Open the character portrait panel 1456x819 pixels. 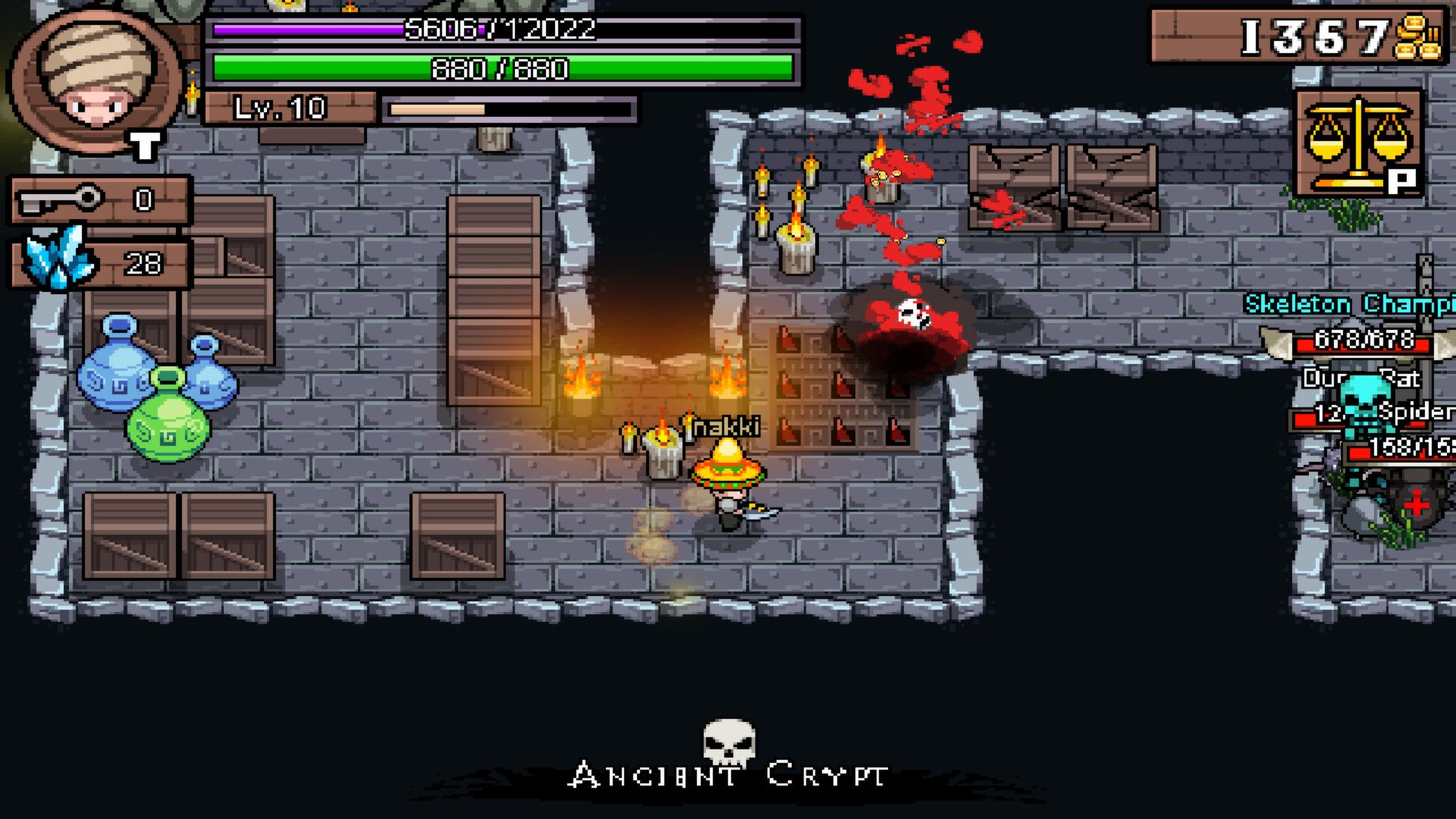click(x=95, y=81)
